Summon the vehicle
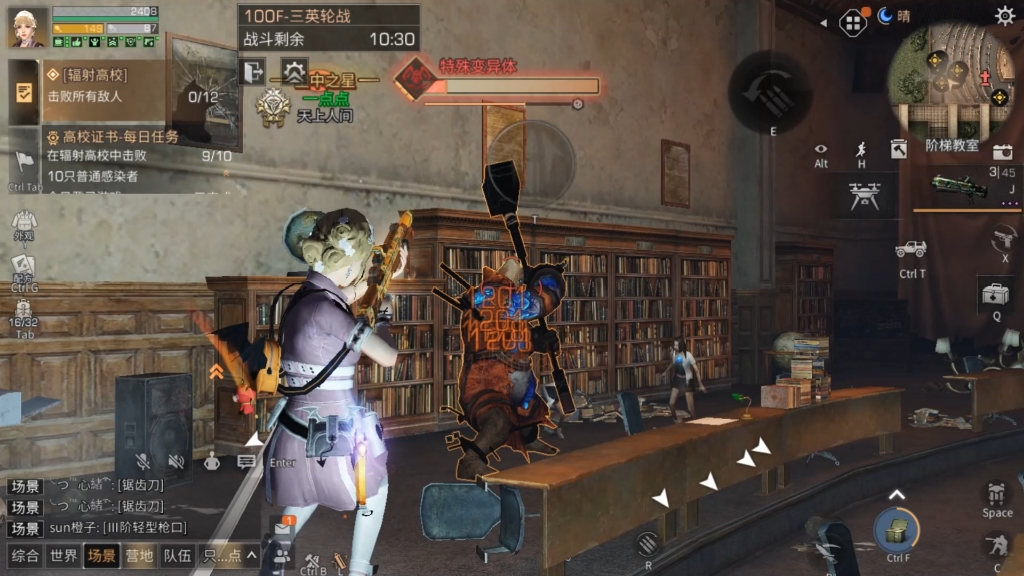 (x=911, y=249)
